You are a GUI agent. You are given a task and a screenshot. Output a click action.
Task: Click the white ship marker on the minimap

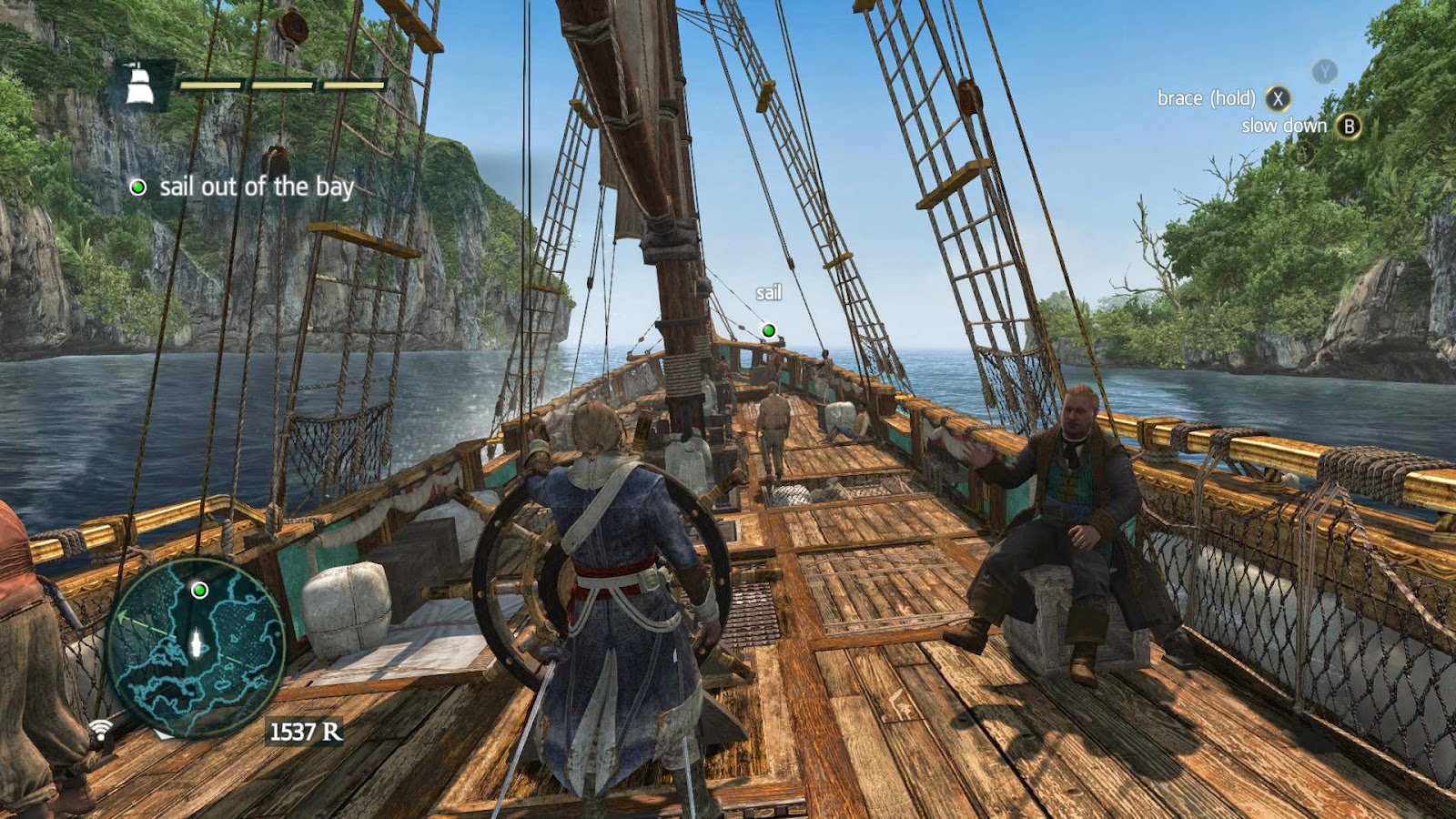click(x=195, y=642)
